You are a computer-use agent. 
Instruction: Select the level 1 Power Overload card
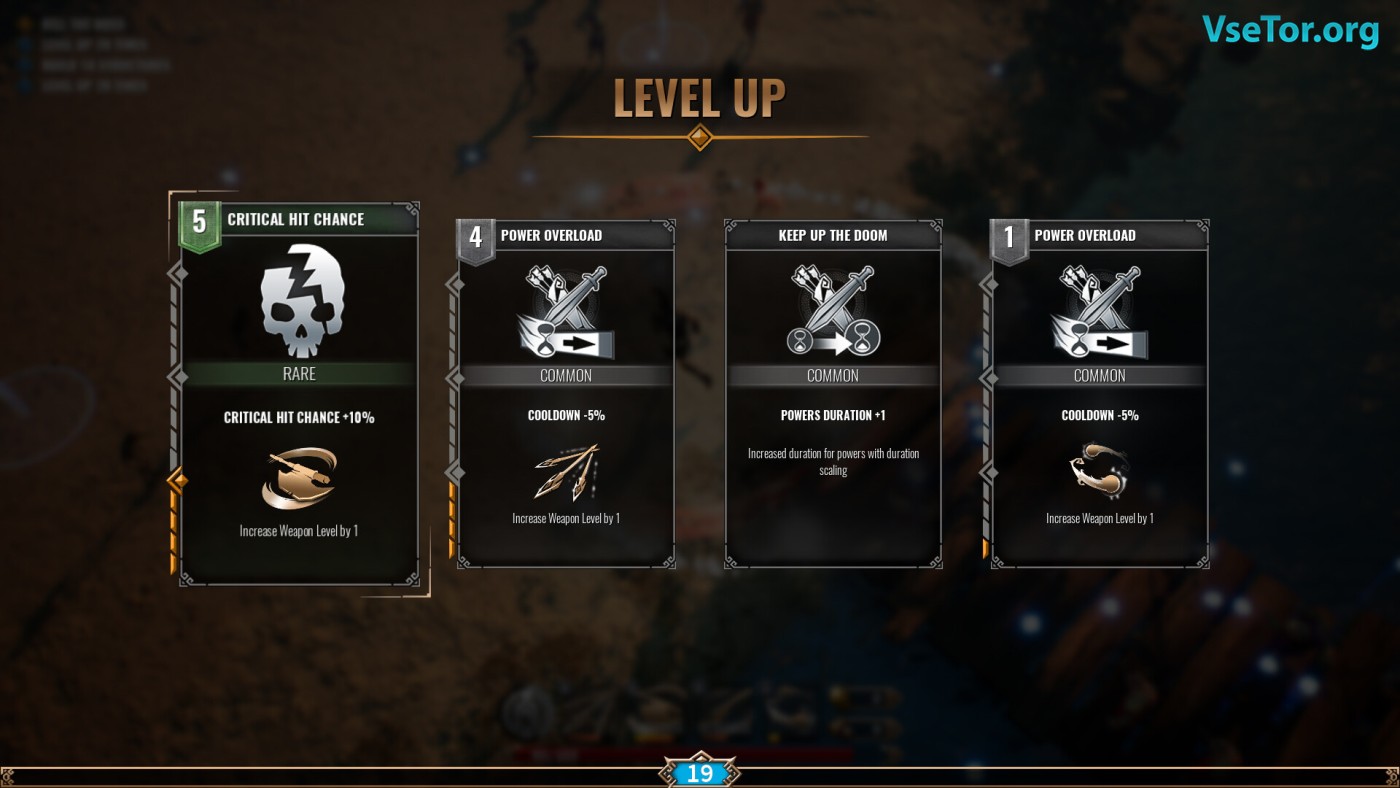(1100, 394)
